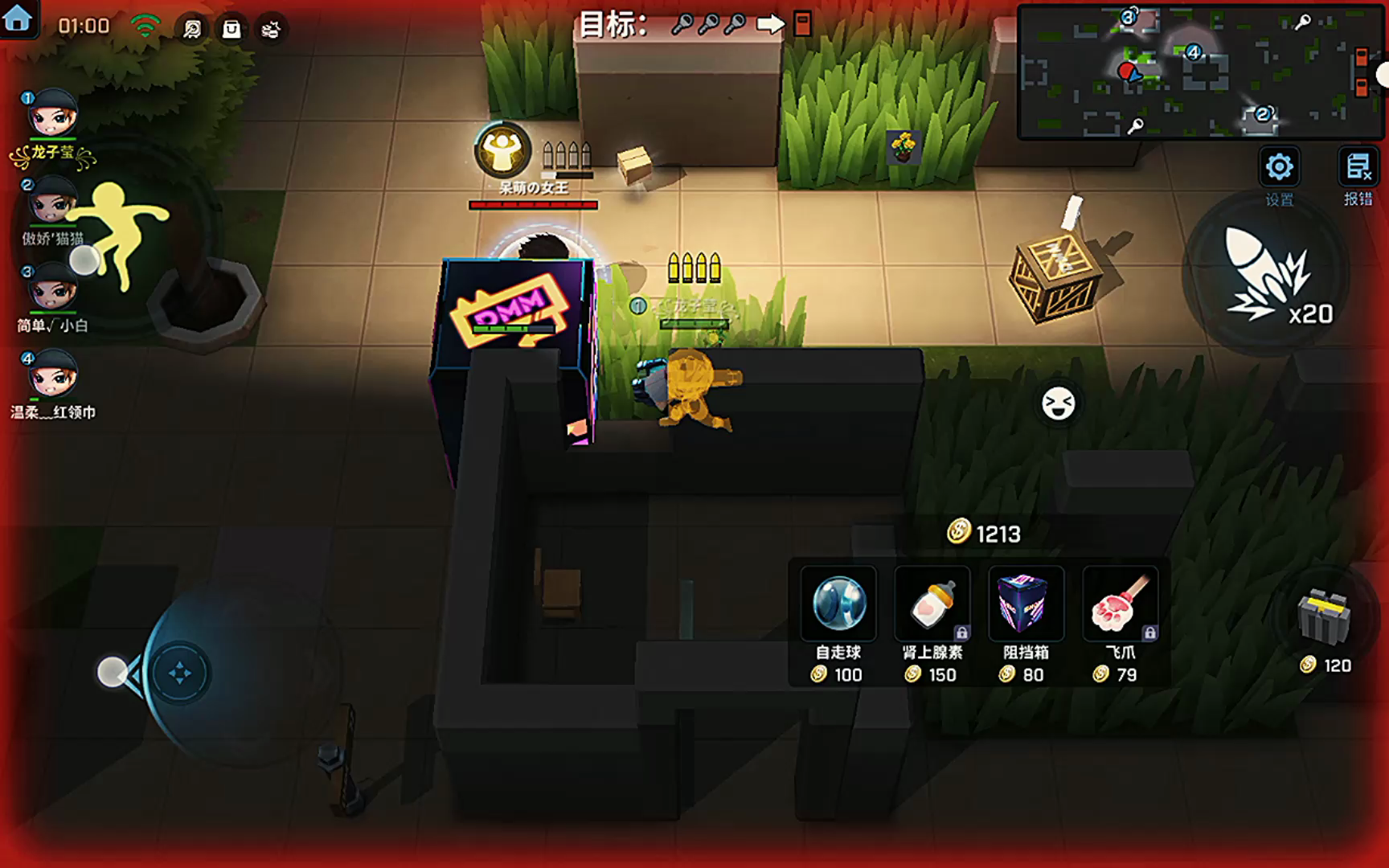The height and width of the screenshot is (868, 1389).
Task: Fire the rocket attack button
Action: (x=1266, y=273)
